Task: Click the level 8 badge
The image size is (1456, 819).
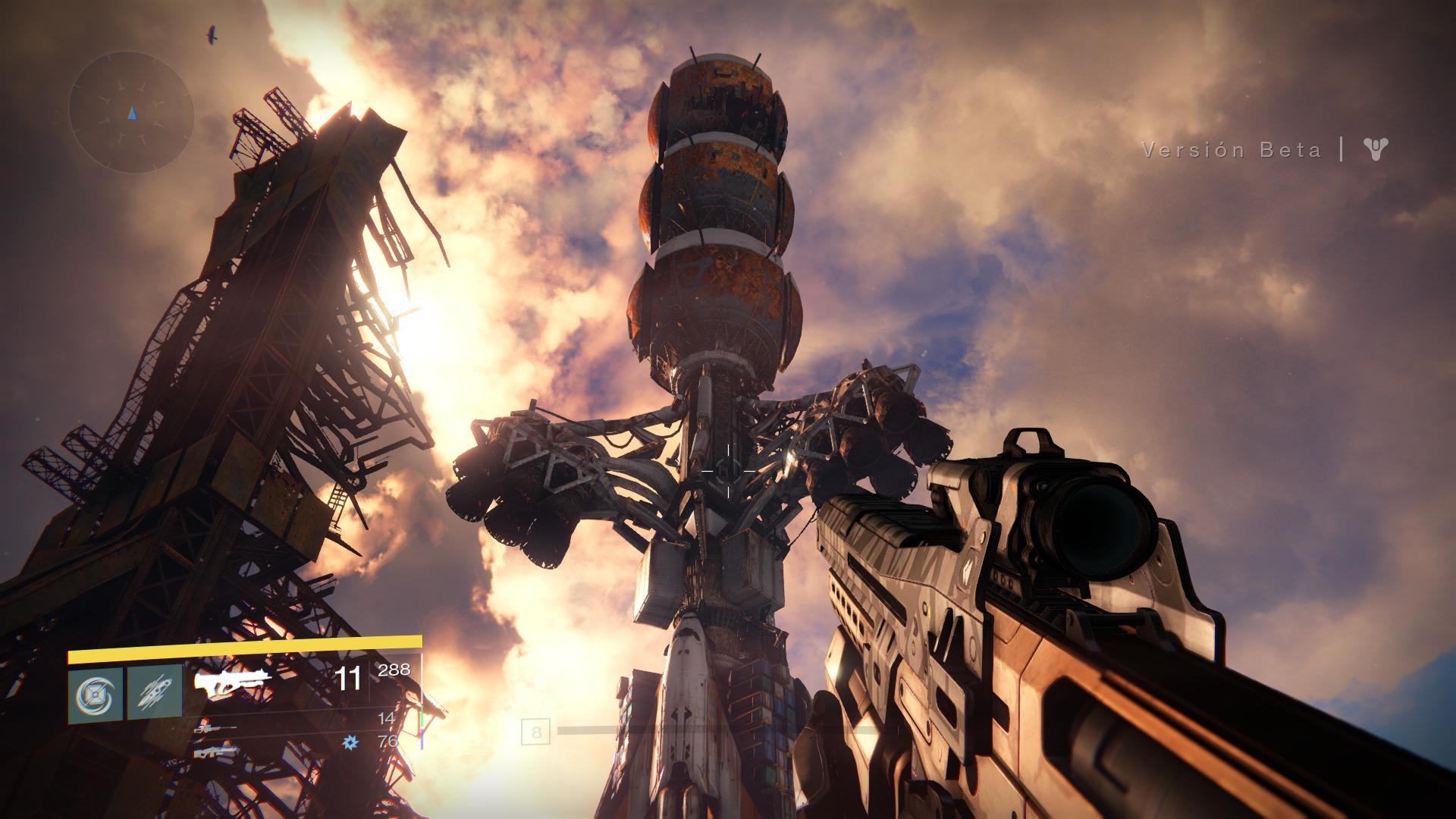Action: [537, 733]
